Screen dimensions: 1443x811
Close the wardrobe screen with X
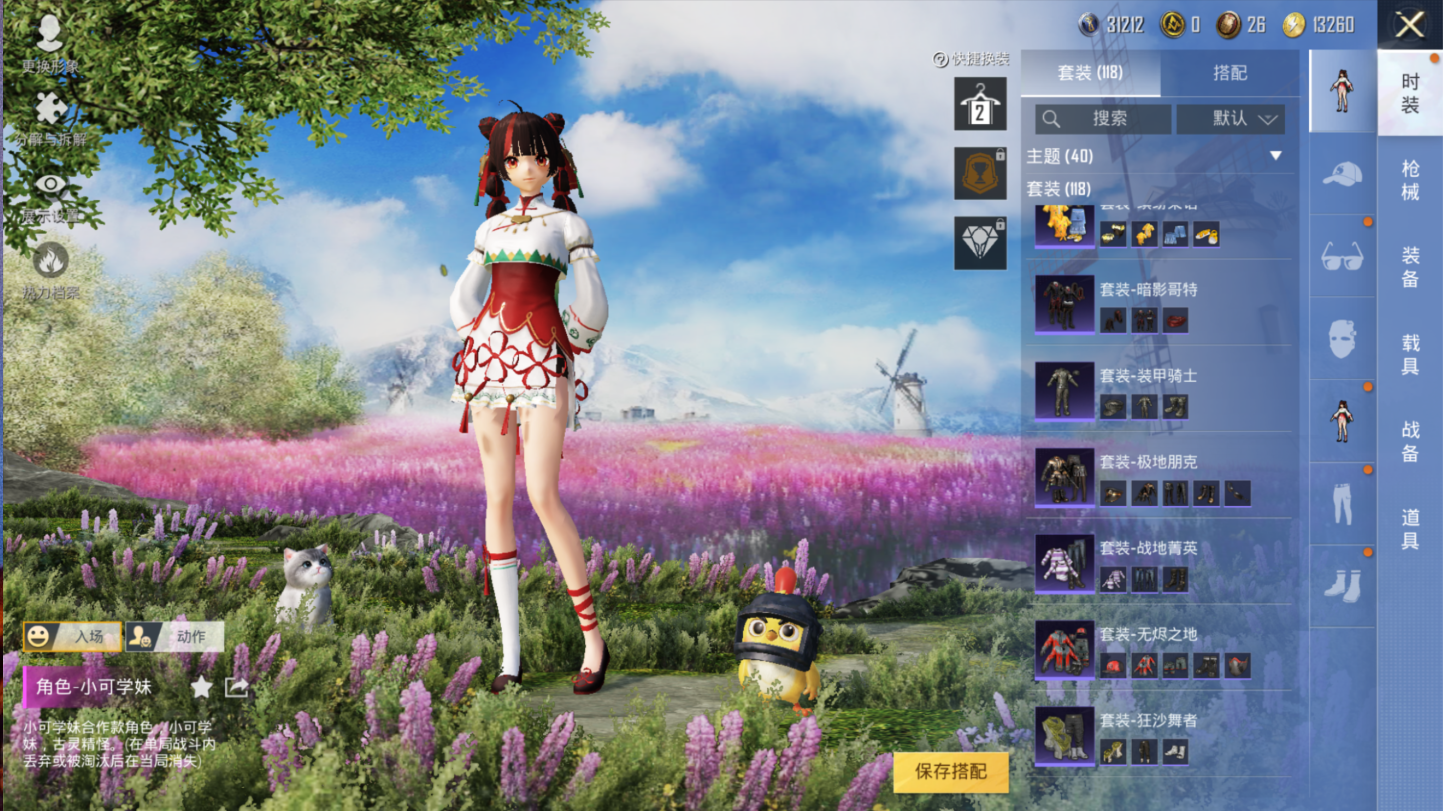point(1410,25)
